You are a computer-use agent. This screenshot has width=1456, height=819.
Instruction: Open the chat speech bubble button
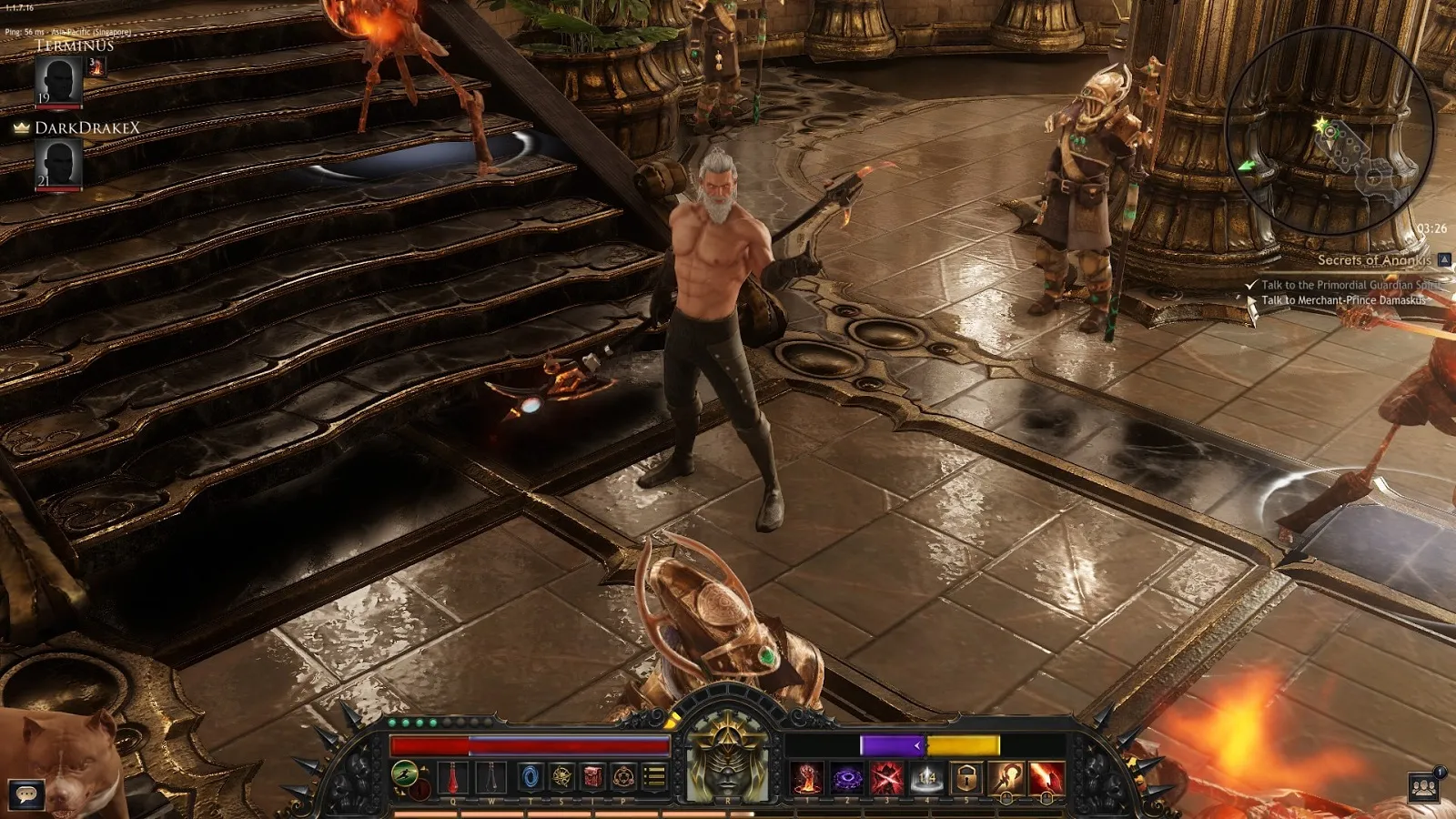point(26,794)
